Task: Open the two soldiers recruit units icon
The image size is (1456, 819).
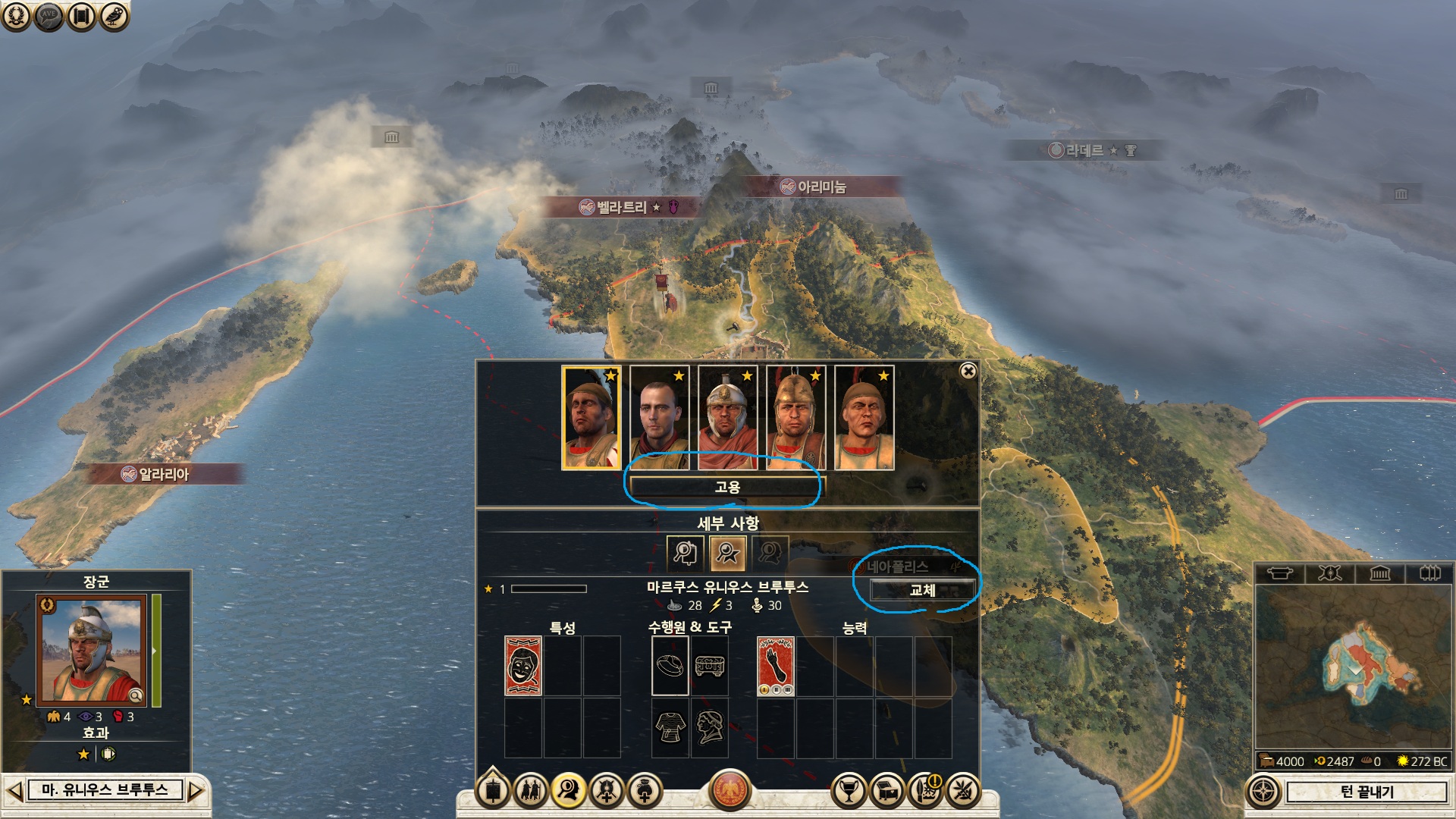Action: pos(530,791)
